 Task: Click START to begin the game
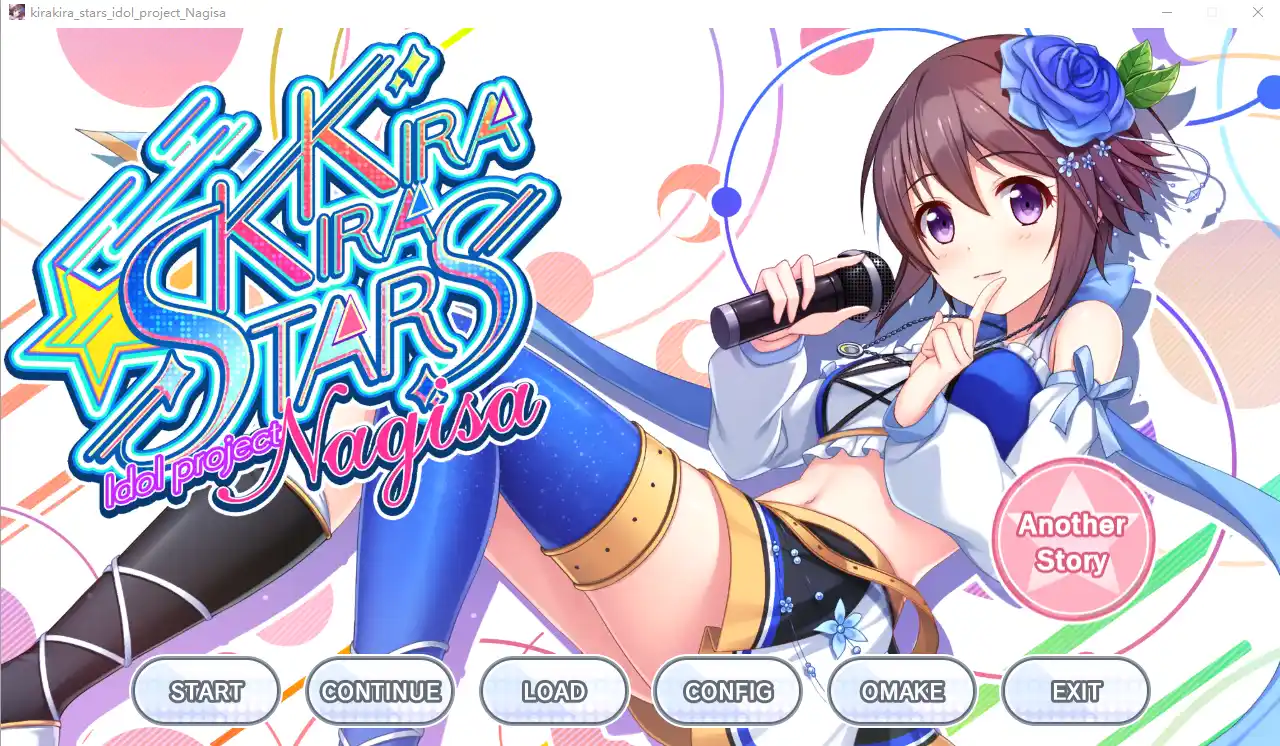(205, 690)
